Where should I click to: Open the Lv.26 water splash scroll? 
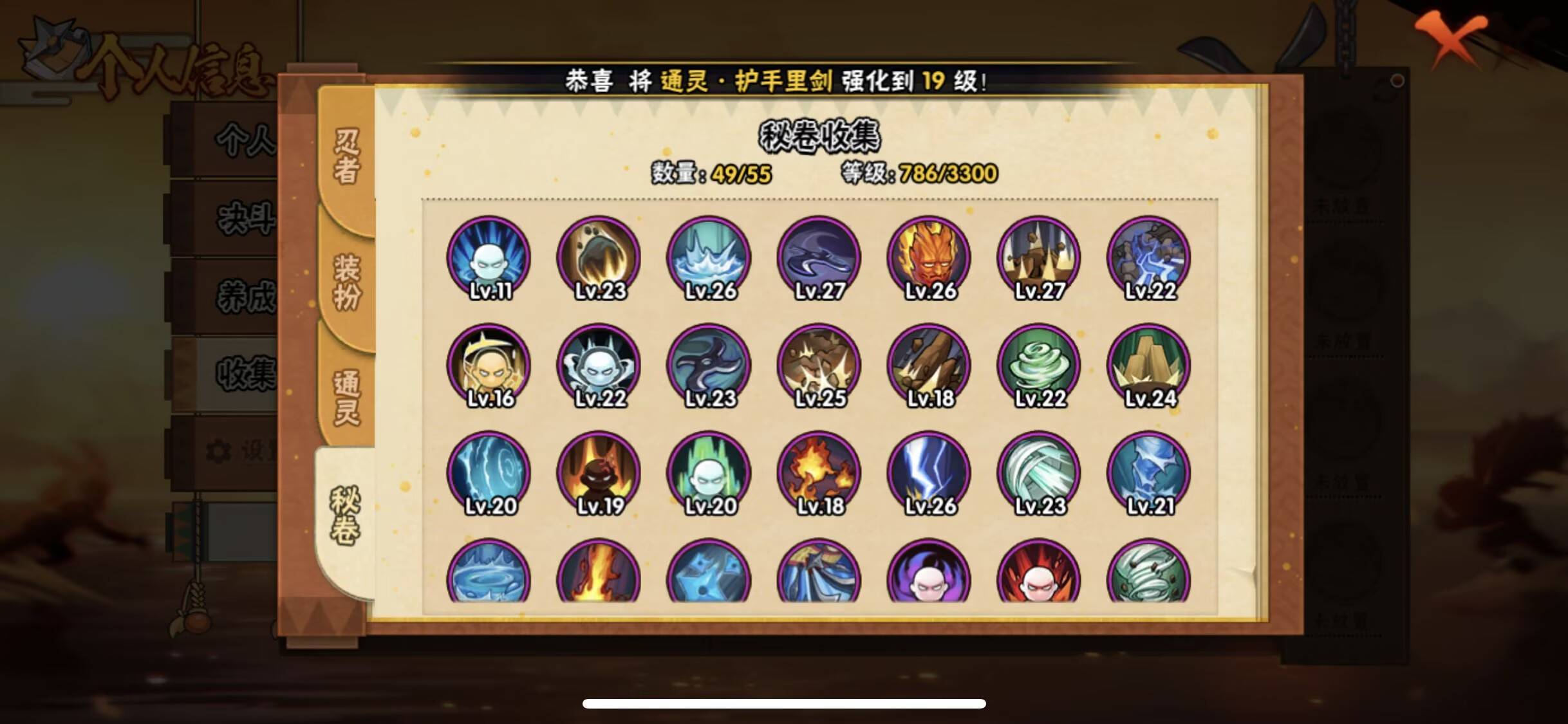coord(708,257)
